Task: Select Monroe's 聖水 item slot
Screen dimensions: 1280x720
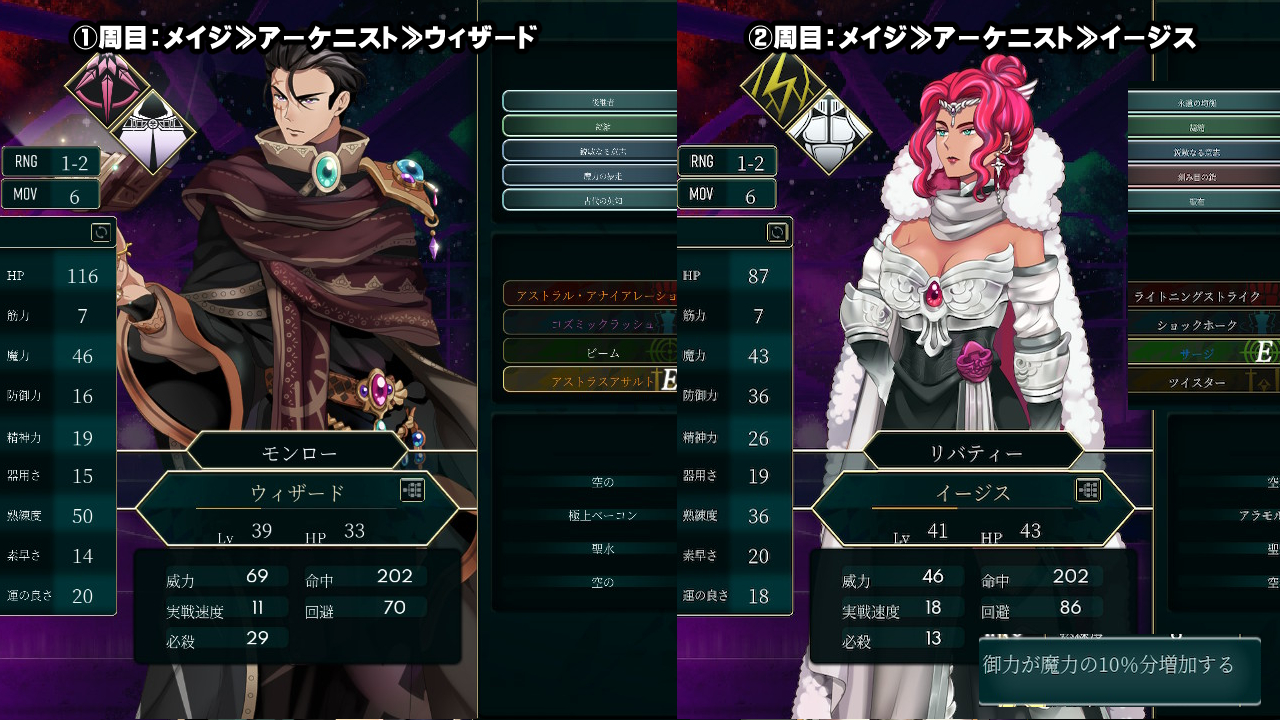Action: click(x=602, y=548)
